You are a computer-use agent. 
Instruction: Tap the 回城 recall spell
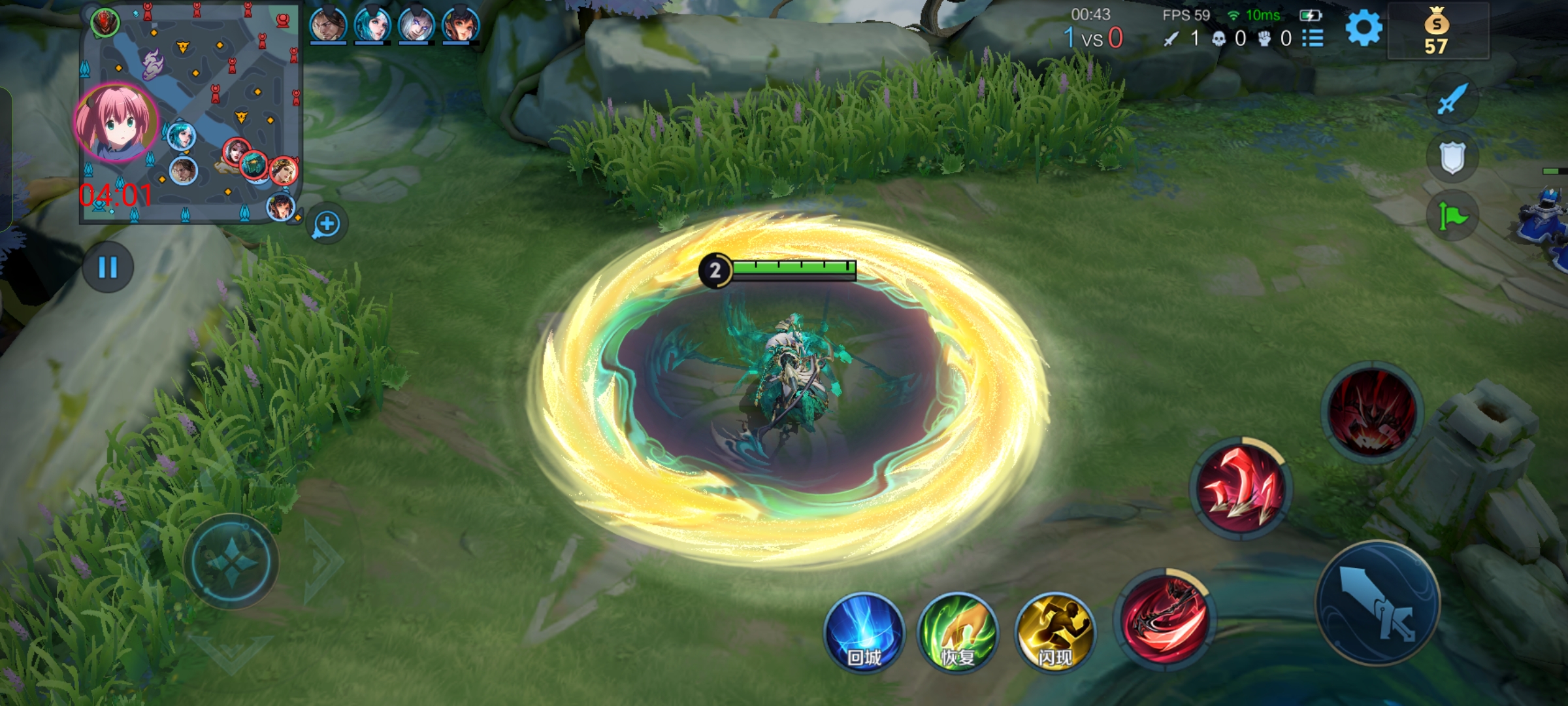[864, 633]
